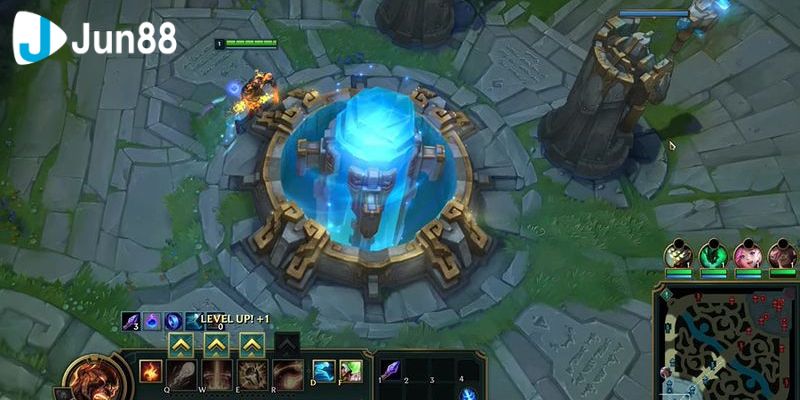Click the champion portrait
This screenshot has height=400, width=800.
[90, 380]
